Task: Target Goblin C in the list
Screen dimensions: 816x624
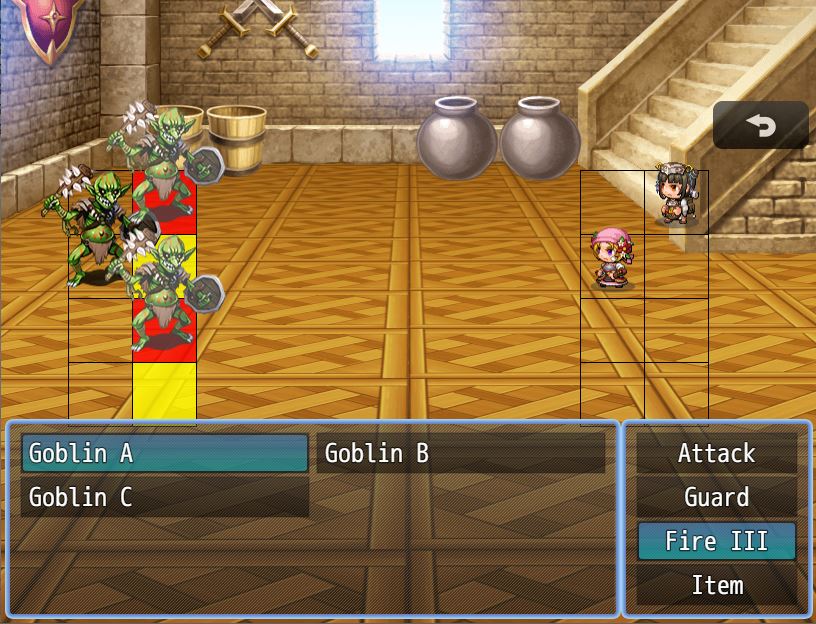Action: (164, 497)
